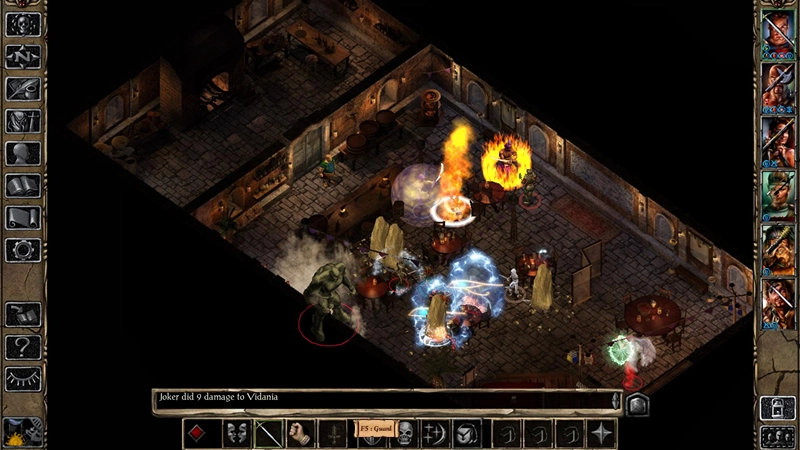Show the character record head icon
Screen dimensions: 800x450
point(23,153)
